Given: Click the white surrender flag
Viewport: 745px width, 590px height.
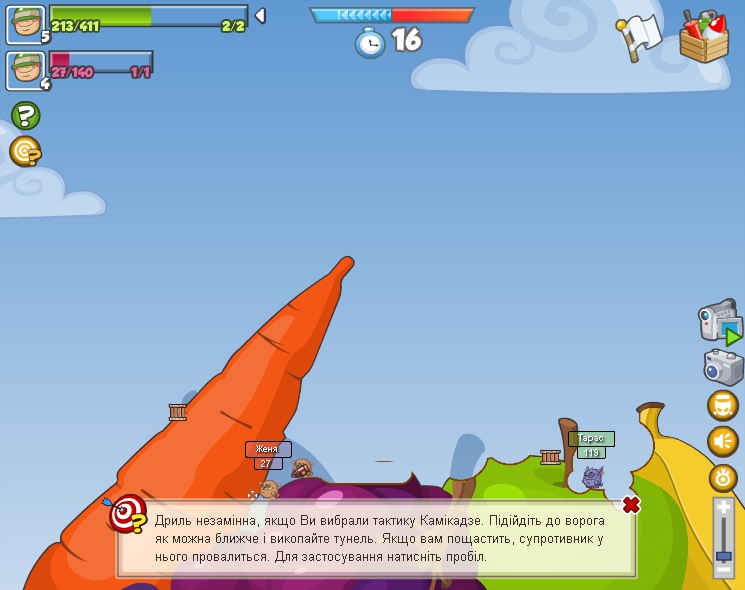Looking at the screenshot, I should pyautogui.click(x=639, y=36).
